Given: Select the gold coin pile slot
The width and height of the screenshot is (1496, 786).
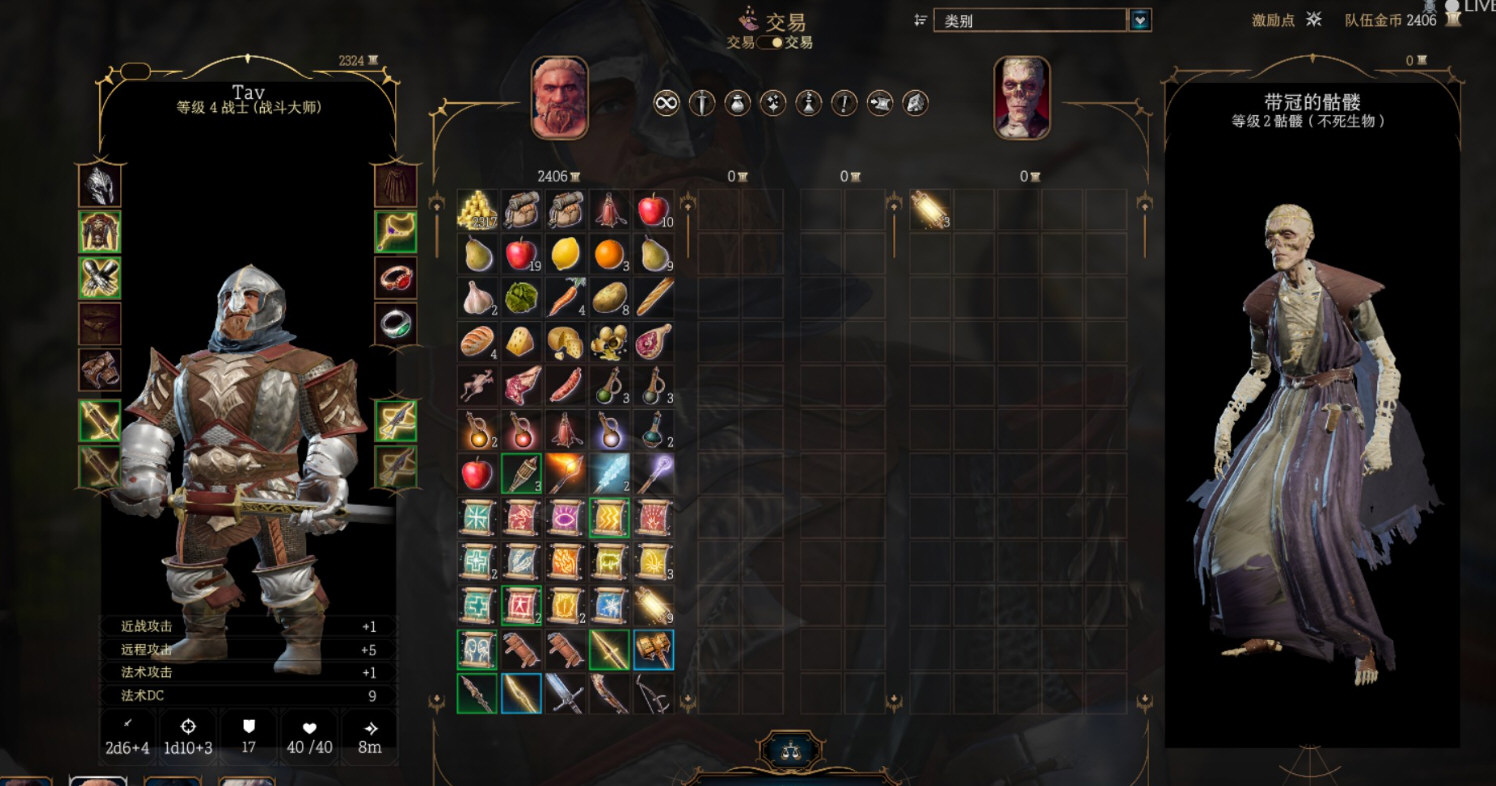Looking at the screenshot, I should tap(477, 210).
